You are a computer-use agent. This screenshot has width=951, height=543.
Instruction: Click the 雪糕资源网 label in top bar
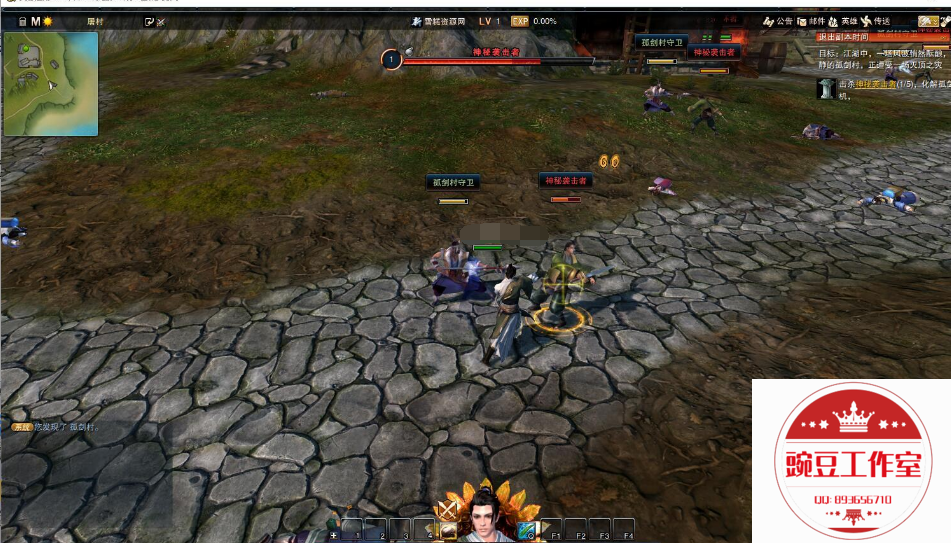pyautogui.click(x=438, y=21)
